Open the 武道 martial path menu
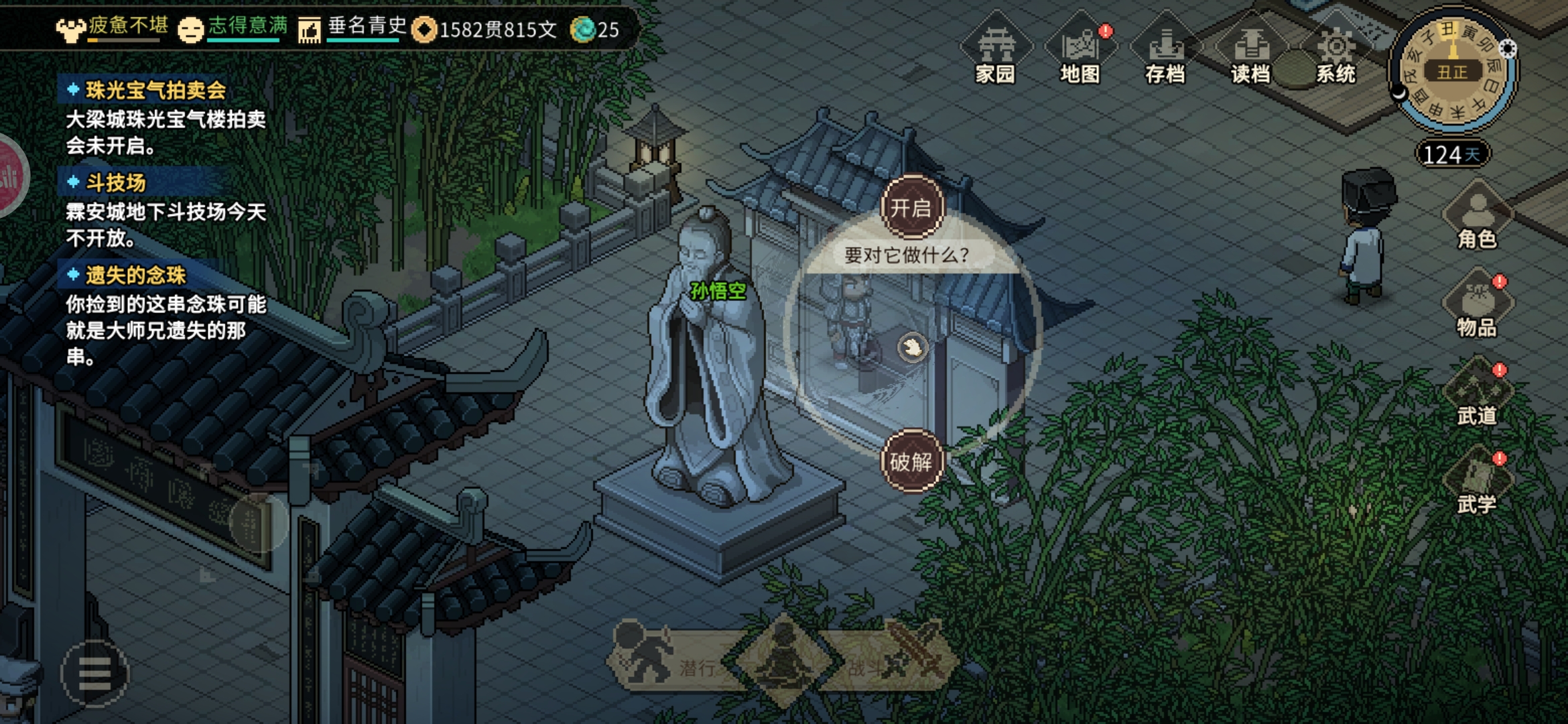Image resolution: width=1568 pixels, height=724 pixels. point(1477,396)
